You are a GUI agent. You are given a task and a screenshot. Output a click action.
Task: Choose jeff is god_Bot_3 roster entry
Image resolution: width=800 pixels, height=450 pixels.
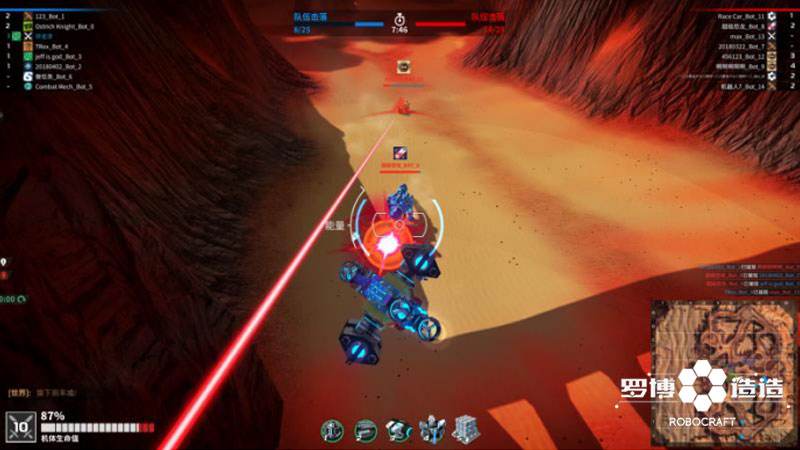coord(59,57)
